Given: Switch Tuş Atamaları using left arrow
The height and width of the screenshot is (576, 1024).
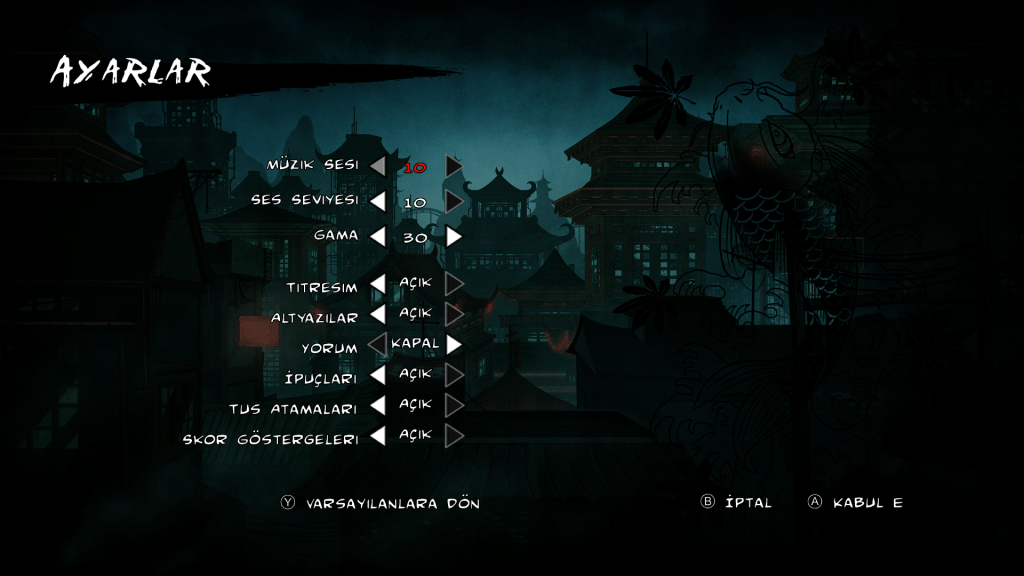Looking at the screenshot, I should pos(378,406).
